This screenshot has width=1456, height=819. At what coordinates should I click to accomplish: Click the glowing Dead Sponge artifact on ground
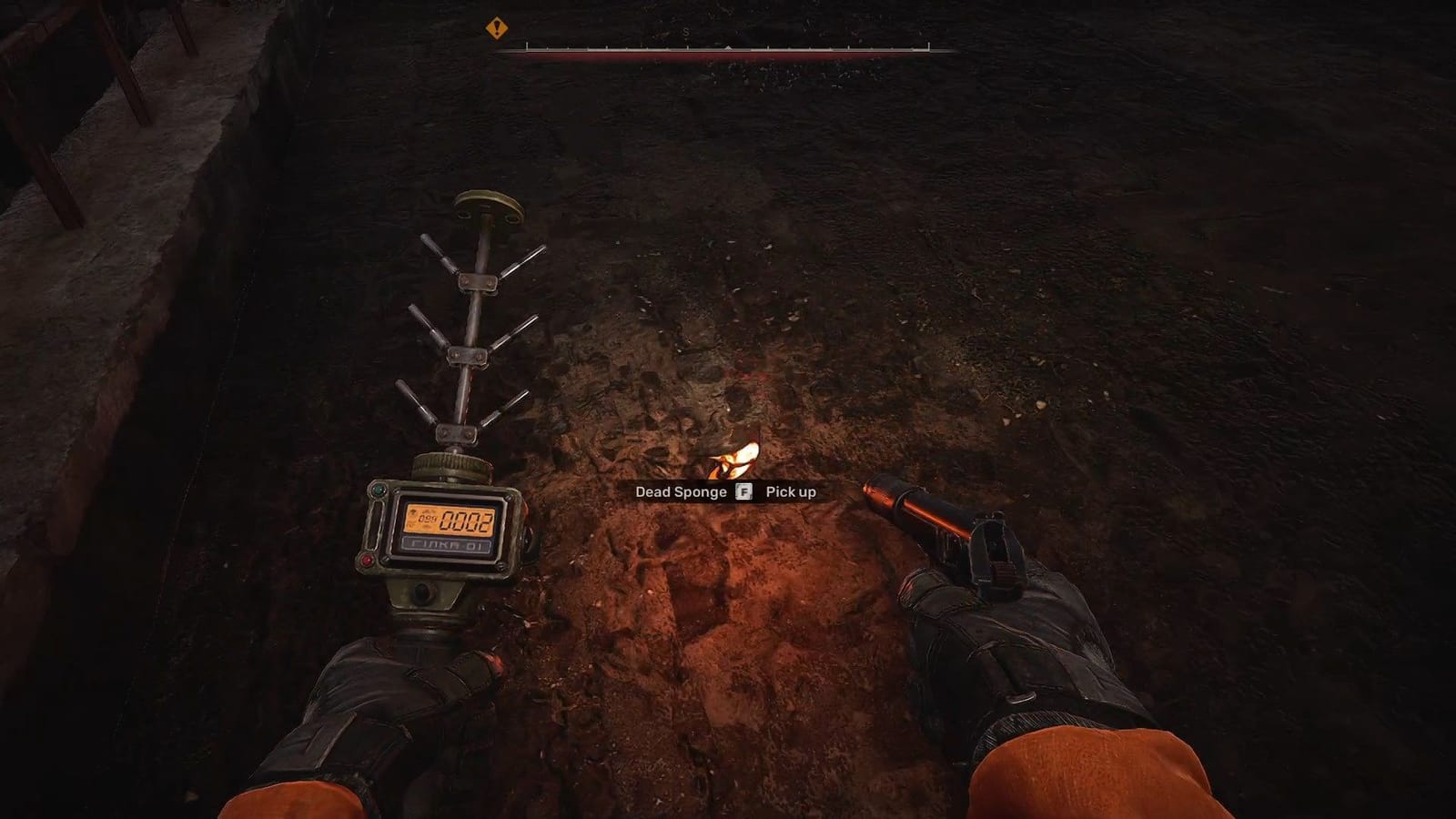(737, 460)
